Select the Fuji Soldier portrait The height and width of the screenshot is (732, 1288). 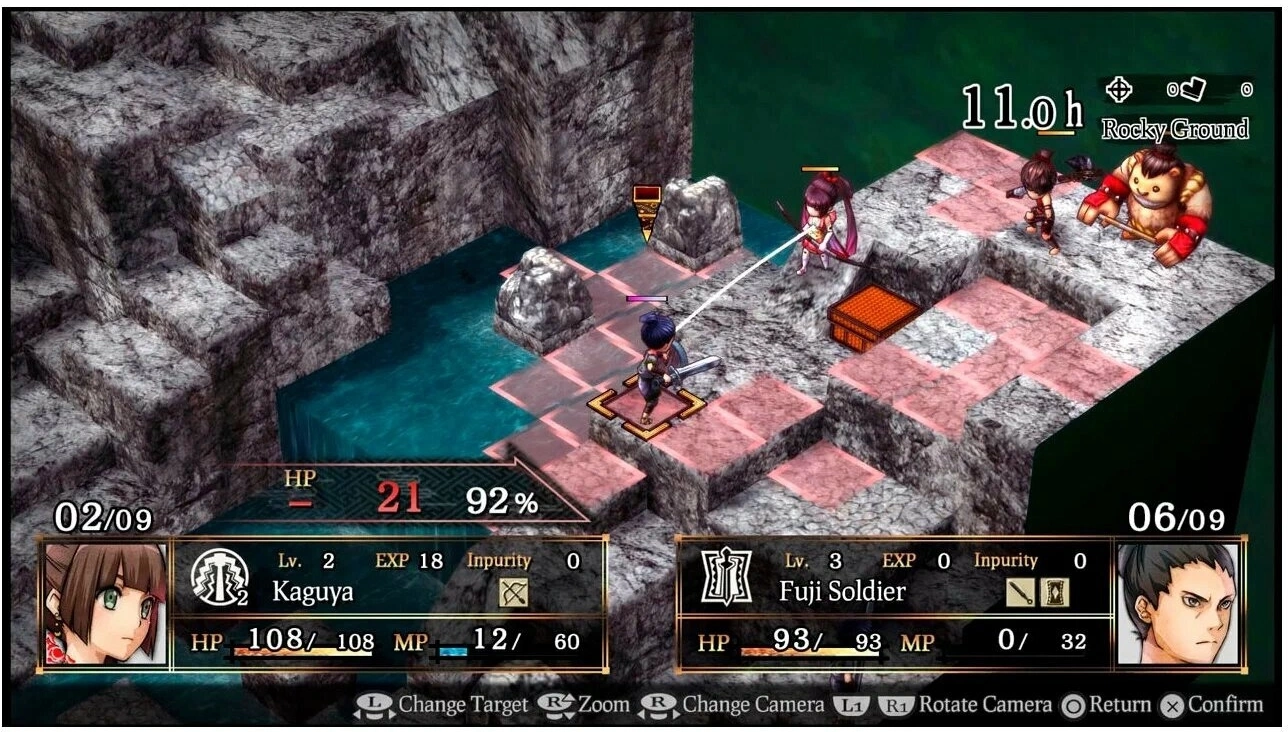point(1176,603)
